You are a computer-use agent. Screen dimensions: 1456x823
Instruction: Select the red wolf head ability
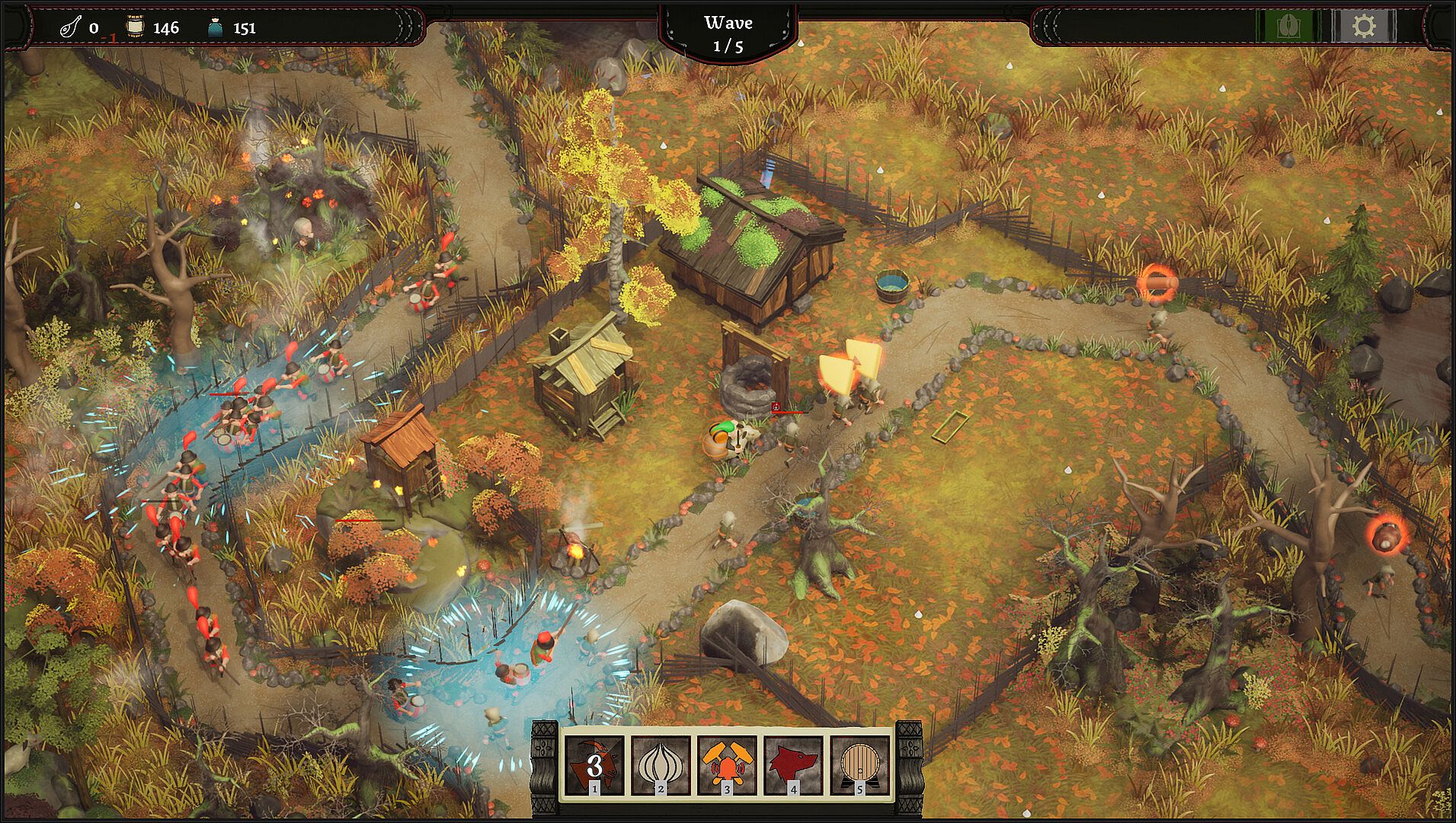click(793, 765)
